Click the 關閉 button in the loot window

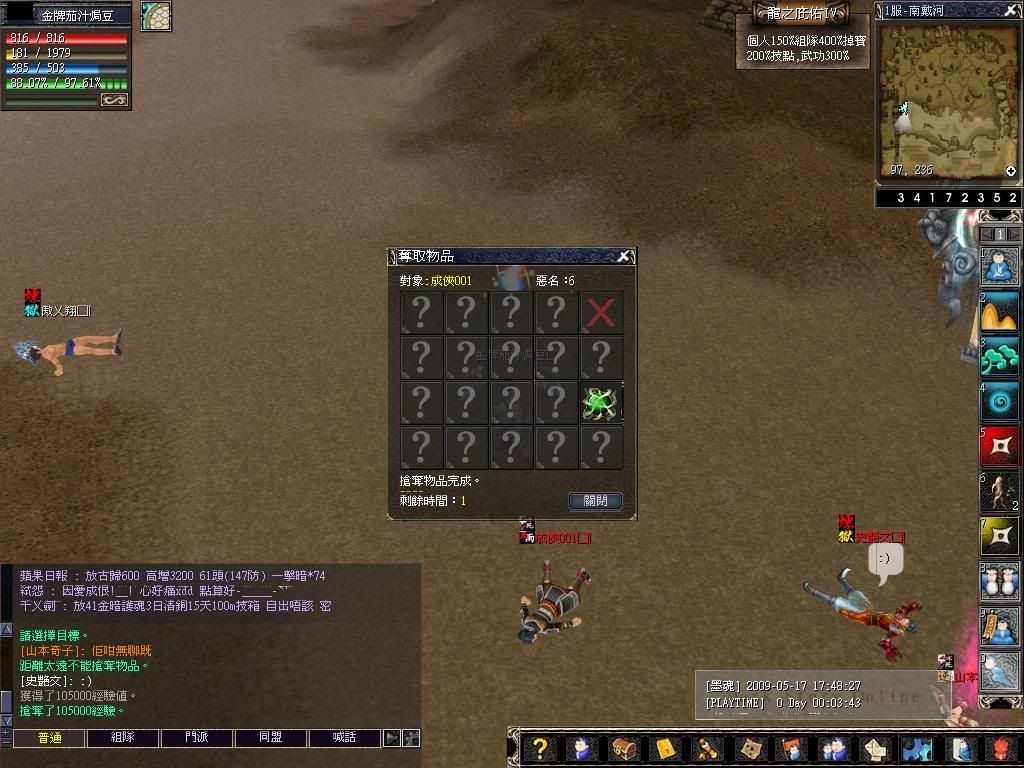click(595, 500)
